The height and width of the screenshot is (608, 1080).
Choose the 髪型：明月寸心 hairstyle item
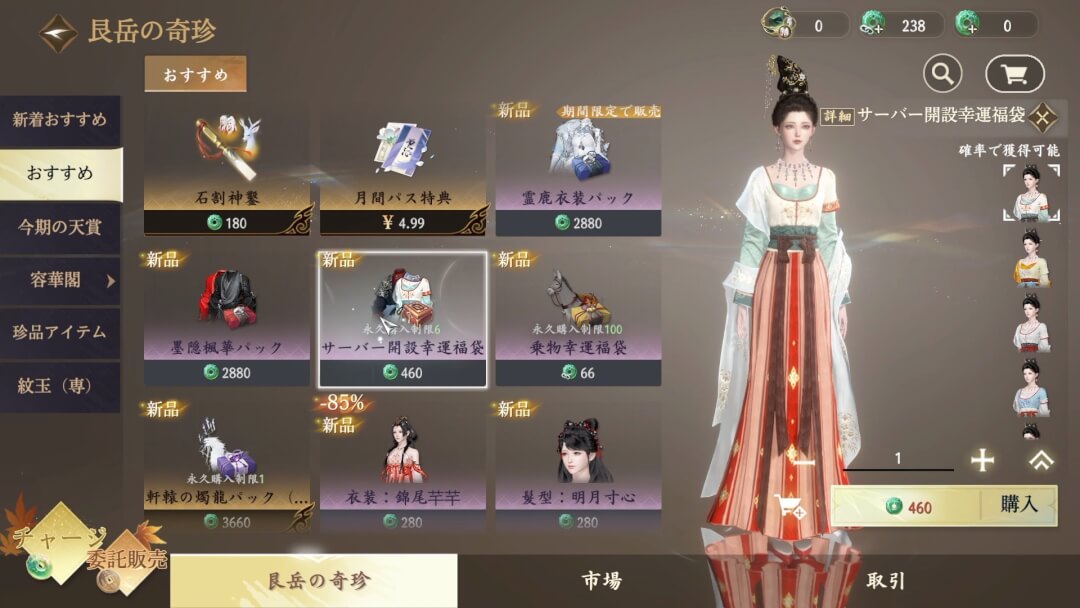point(578,467)
